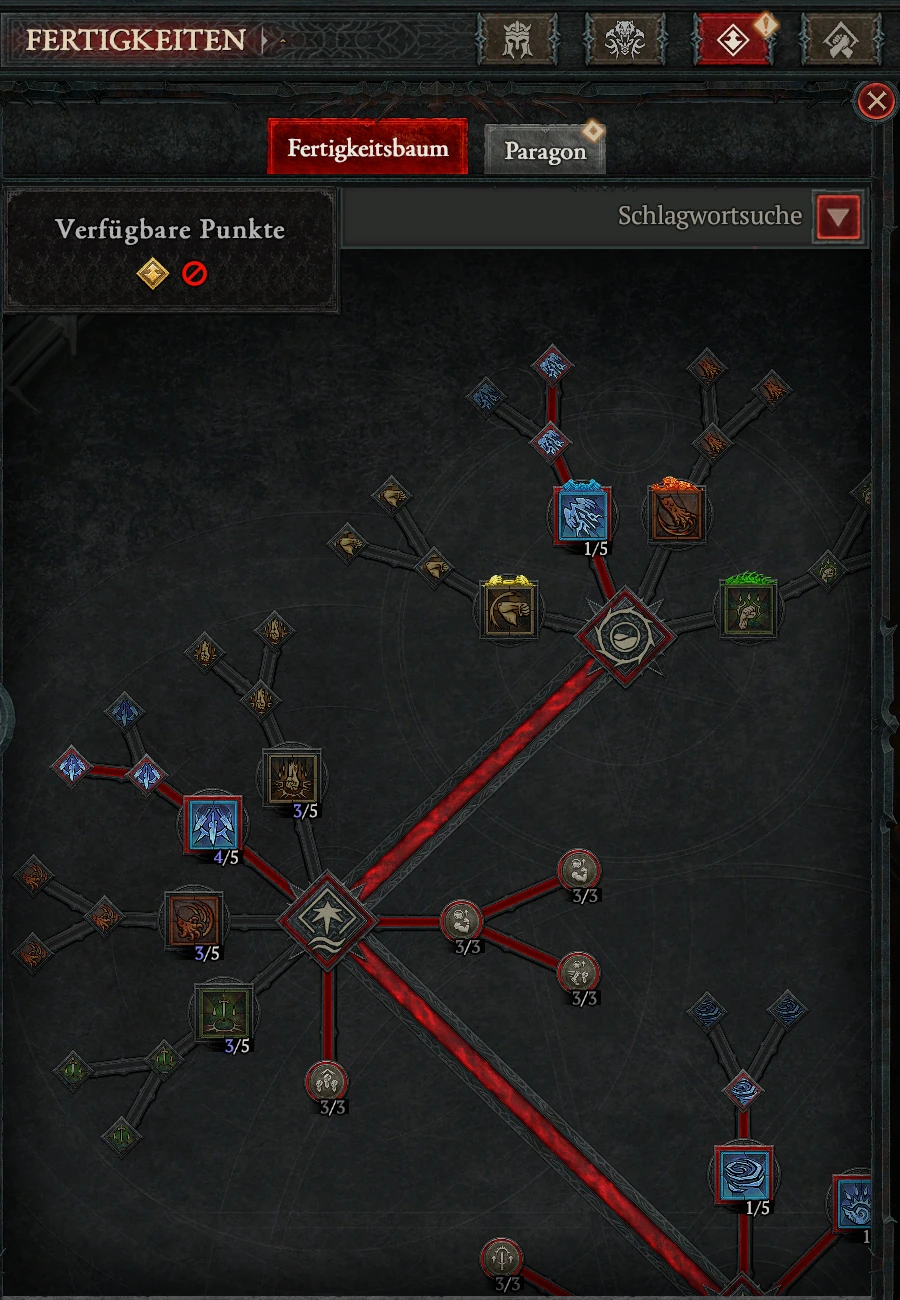Viewport: 900px width, 1300px height.
Task: Click the demon face menu icon
Action: (624, 40)
